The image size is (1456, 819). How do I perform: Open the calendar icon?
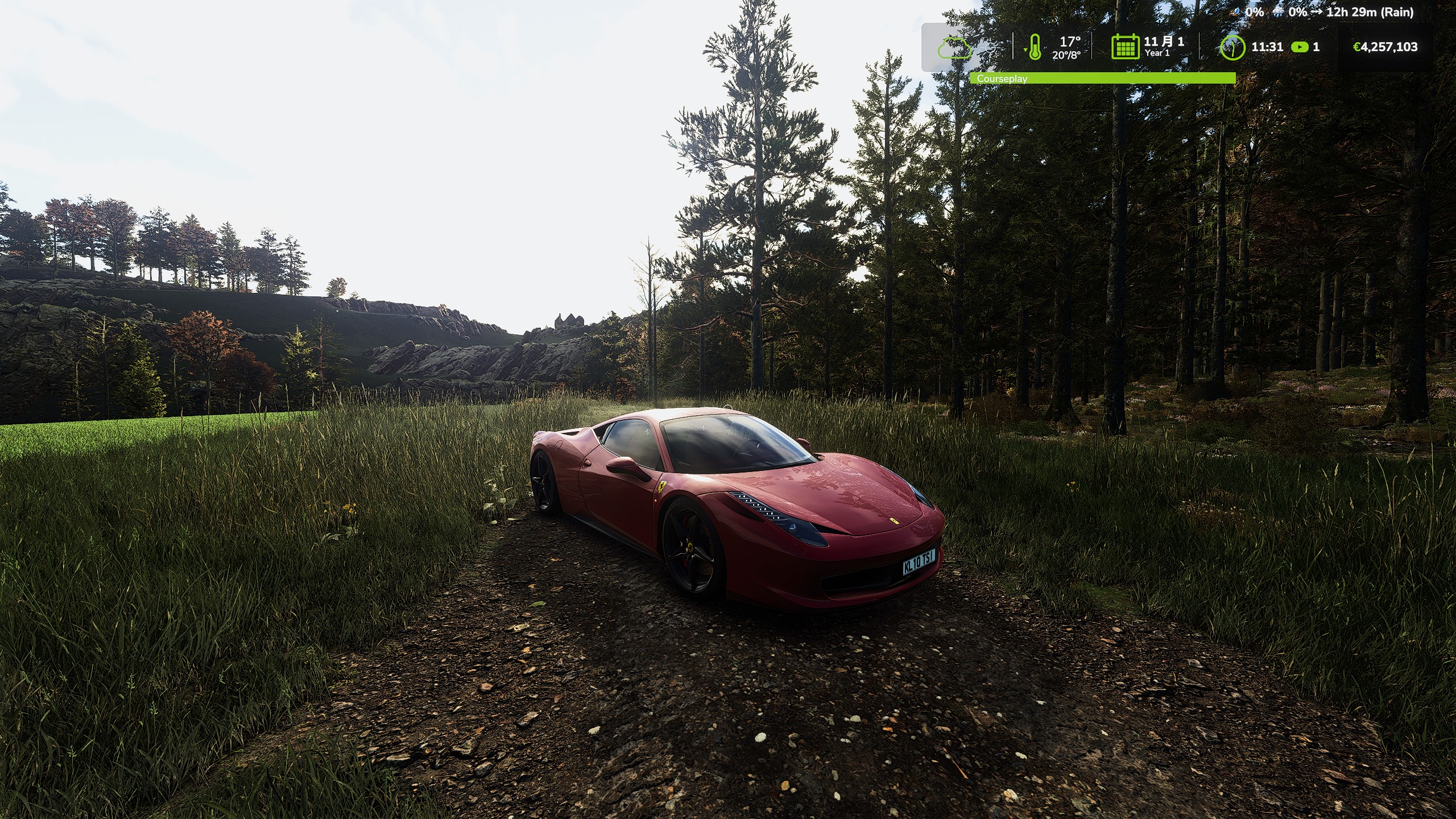[1125, 47]
